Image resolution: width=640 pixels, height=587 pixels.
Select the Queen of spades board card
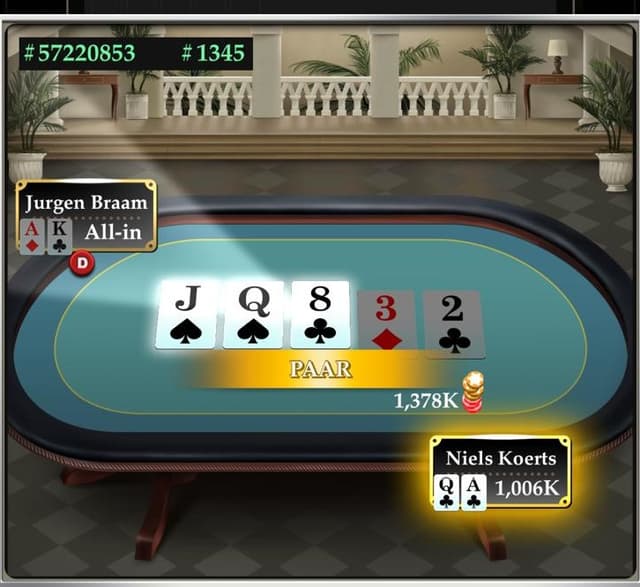pyautogui.click(x=253, y=315)
